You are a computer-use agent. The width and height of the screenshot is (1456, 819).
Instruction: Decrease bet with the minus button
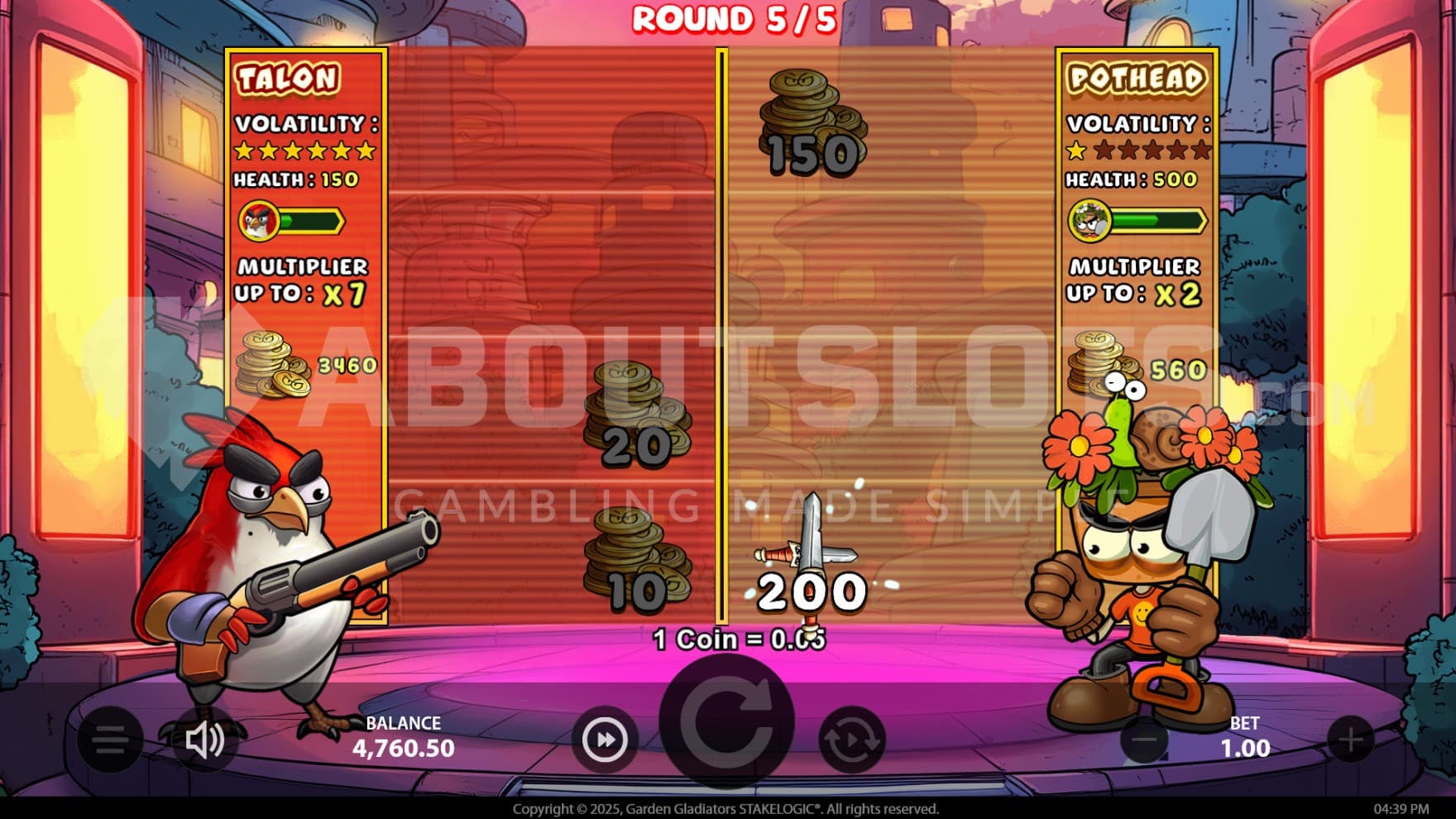tap(1145, 739)
